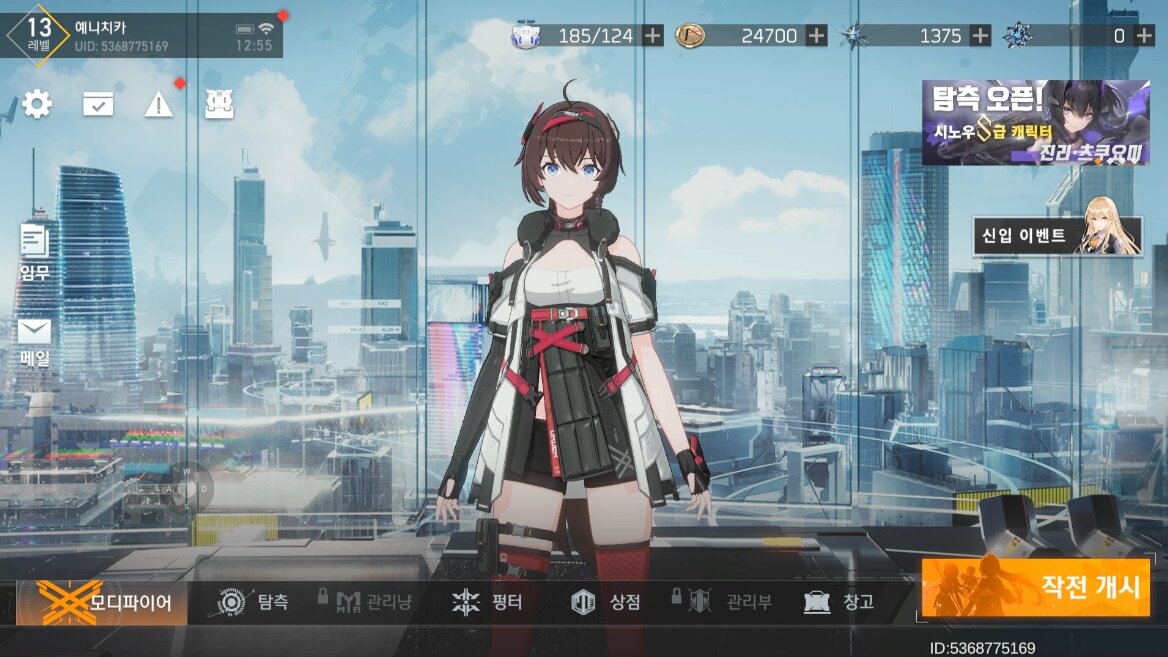Open the settings gear icon
The height and width of the screenshot is (657, 1168).
coord(37,104)
